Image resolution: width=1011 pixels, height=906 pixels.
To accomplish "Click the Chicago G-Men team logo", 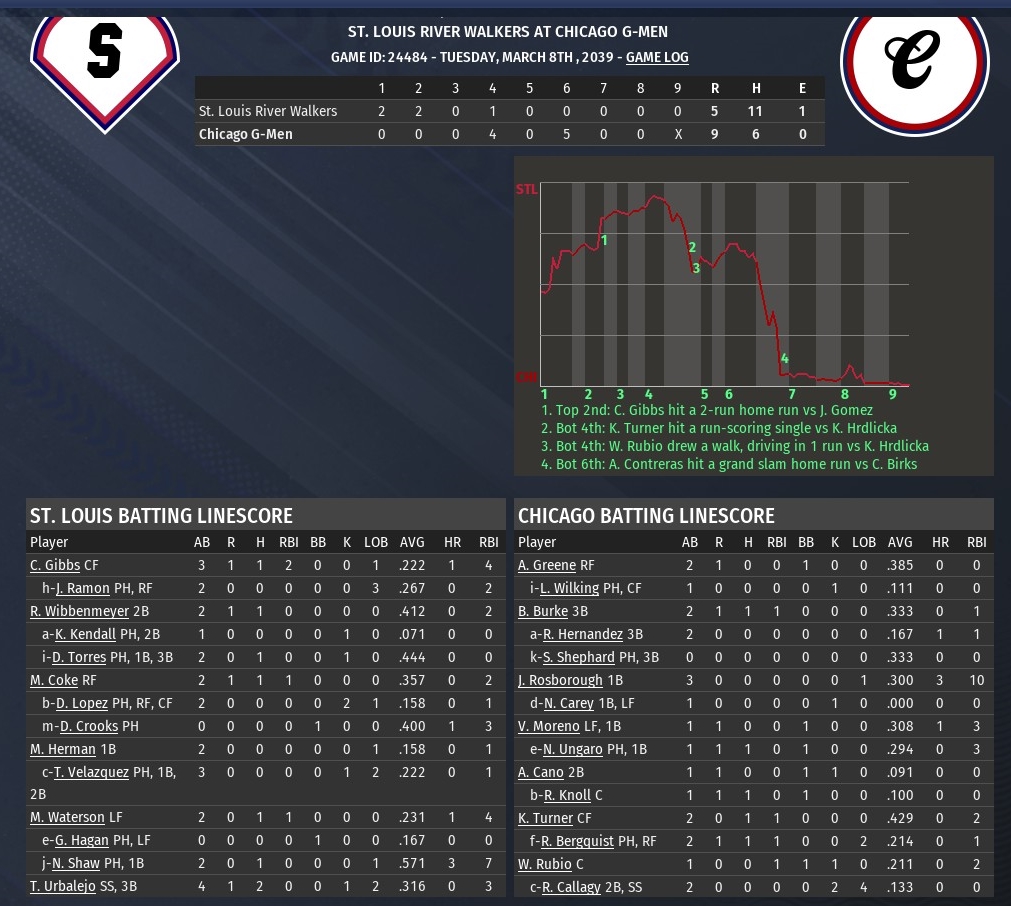I will pos(914,58).
